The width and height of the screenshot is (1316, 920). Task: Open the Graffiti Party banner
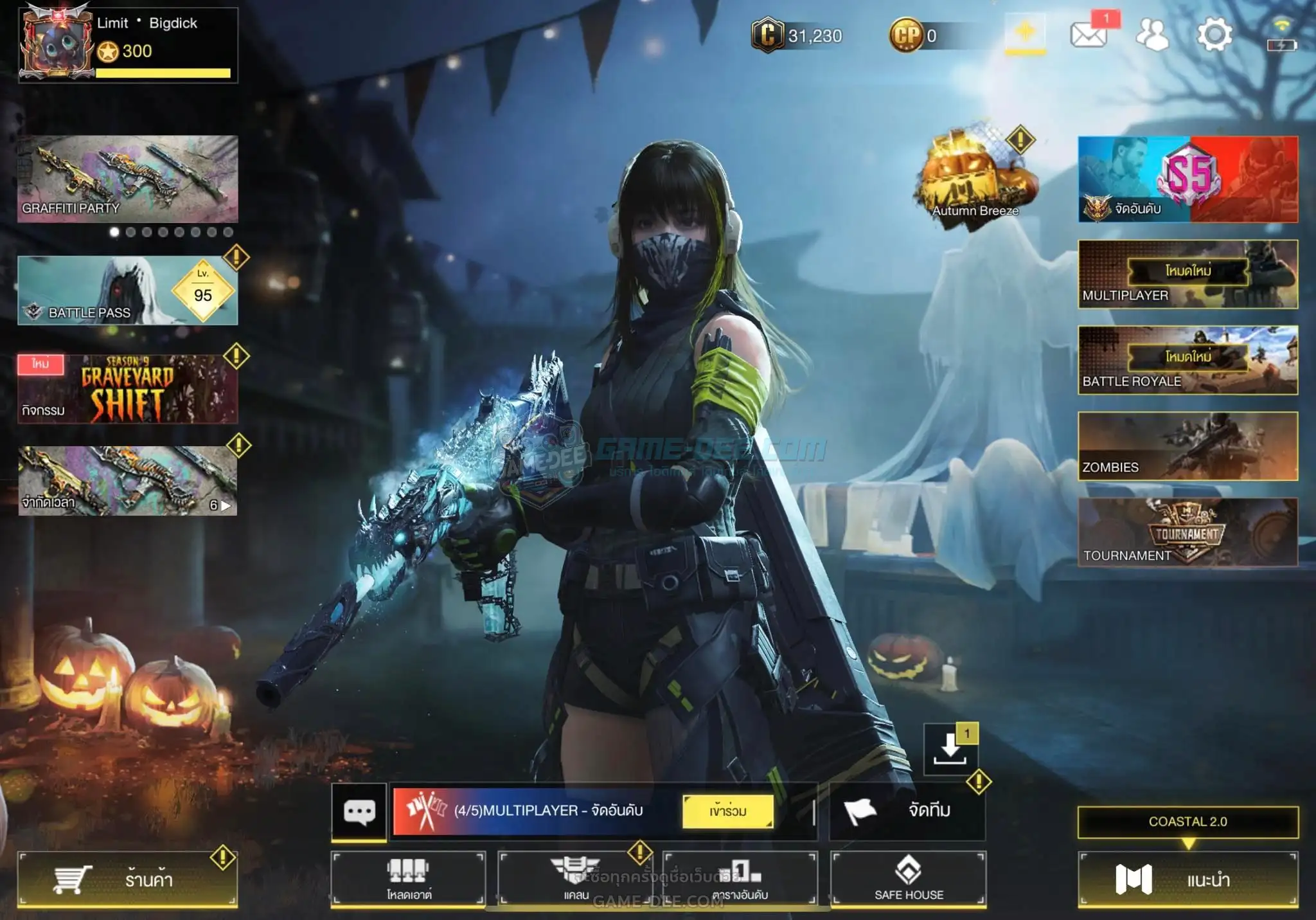(127, 178)
